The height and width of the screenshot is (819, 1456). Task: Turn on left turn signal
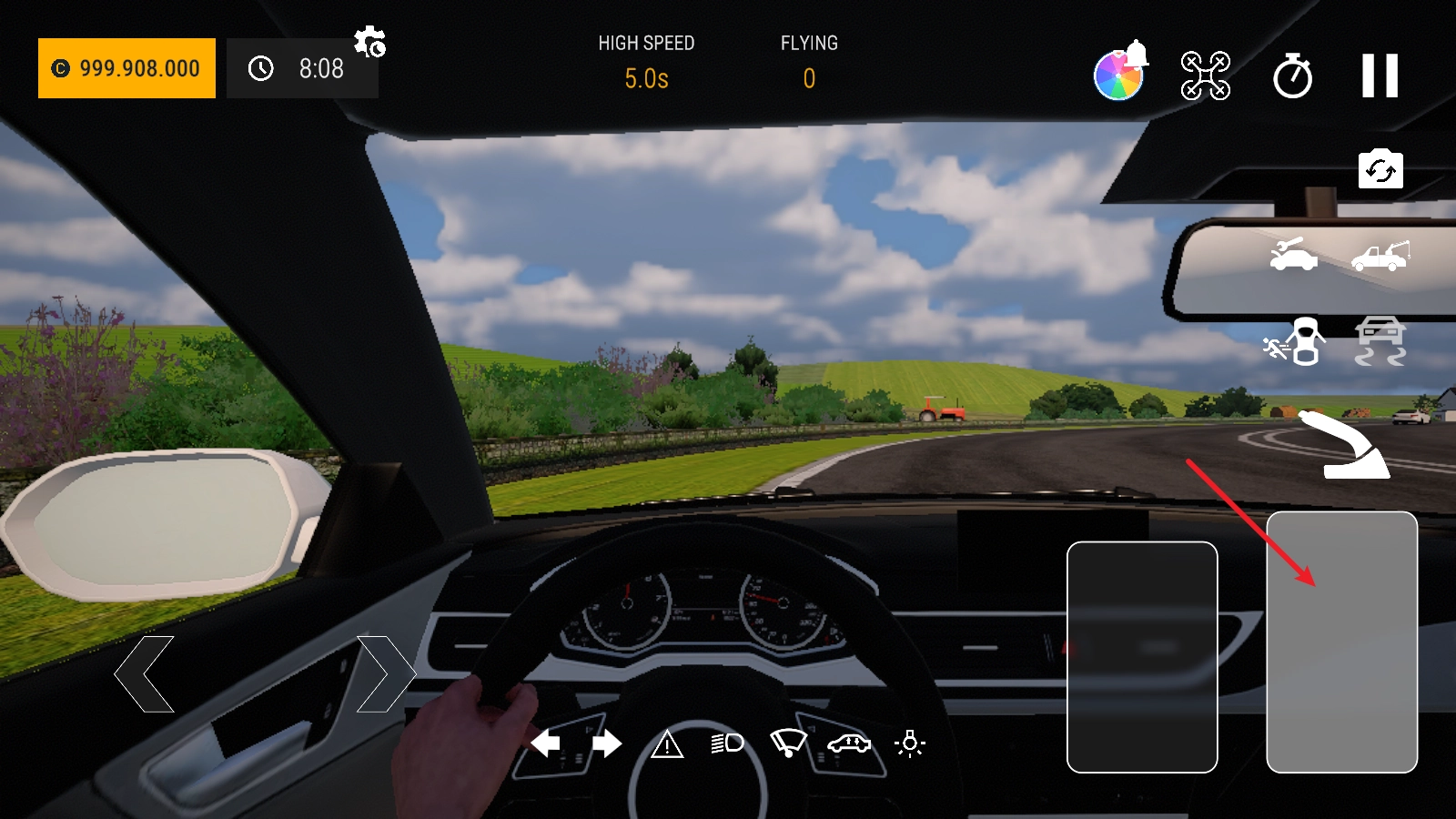[x=545, y=743]
